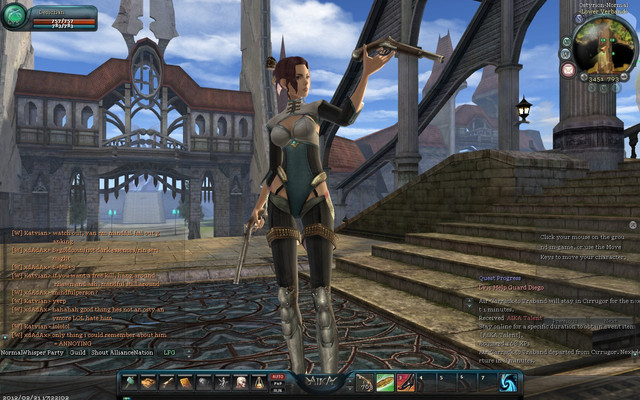Click the W button beside the minimap
This screenshot has height=400, width=640.
[566, 53]
